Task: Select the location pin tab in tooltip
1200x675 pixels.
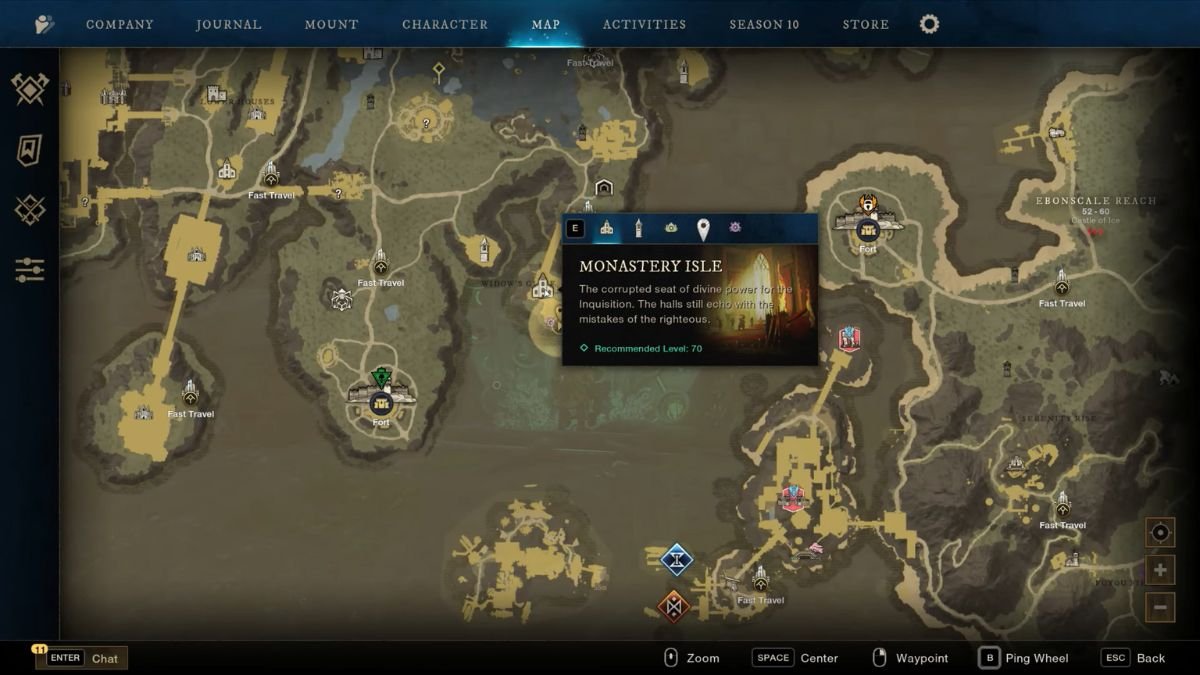Action: tap(703, 229)
